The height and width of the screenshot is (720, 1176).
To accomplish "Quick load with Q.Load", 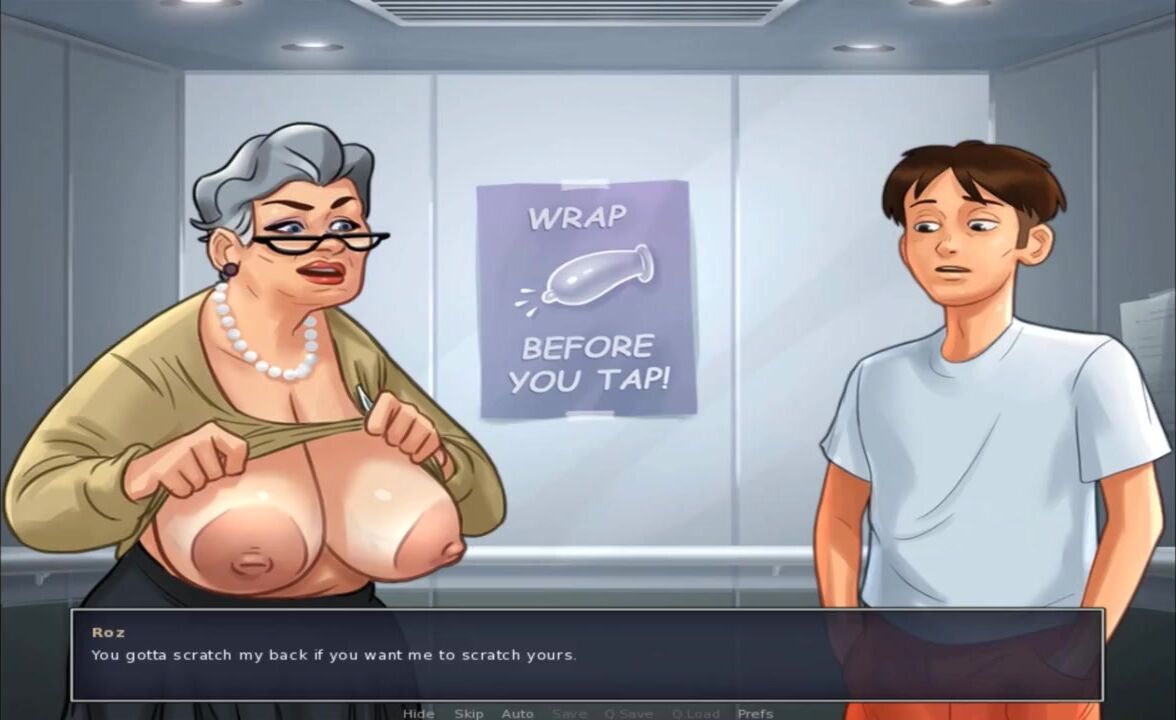I will pos(695,713).
